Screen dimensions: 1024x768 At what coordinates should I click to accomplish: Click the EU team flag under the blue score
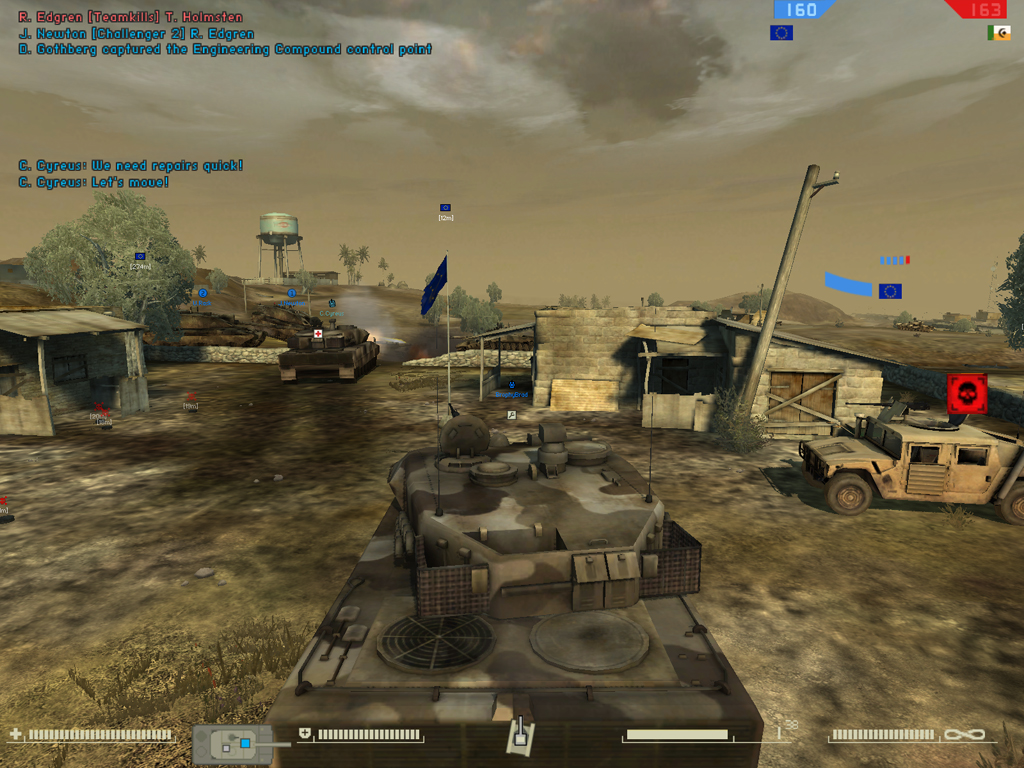tap(781, 33)
